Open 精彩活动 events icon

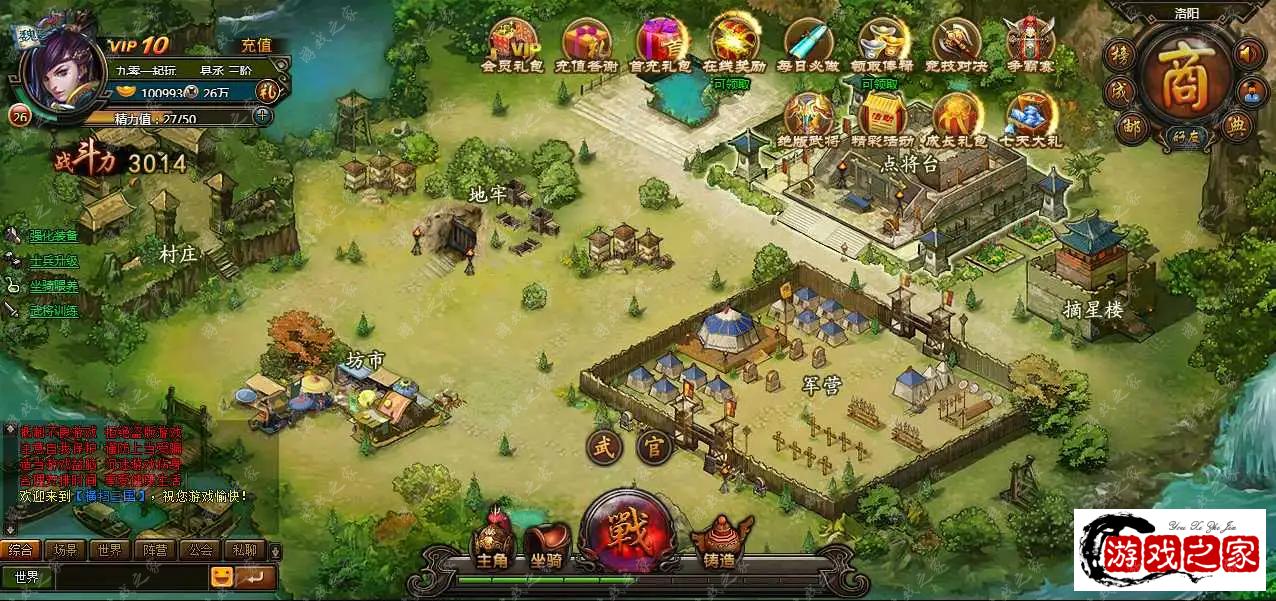click(883, 117)
